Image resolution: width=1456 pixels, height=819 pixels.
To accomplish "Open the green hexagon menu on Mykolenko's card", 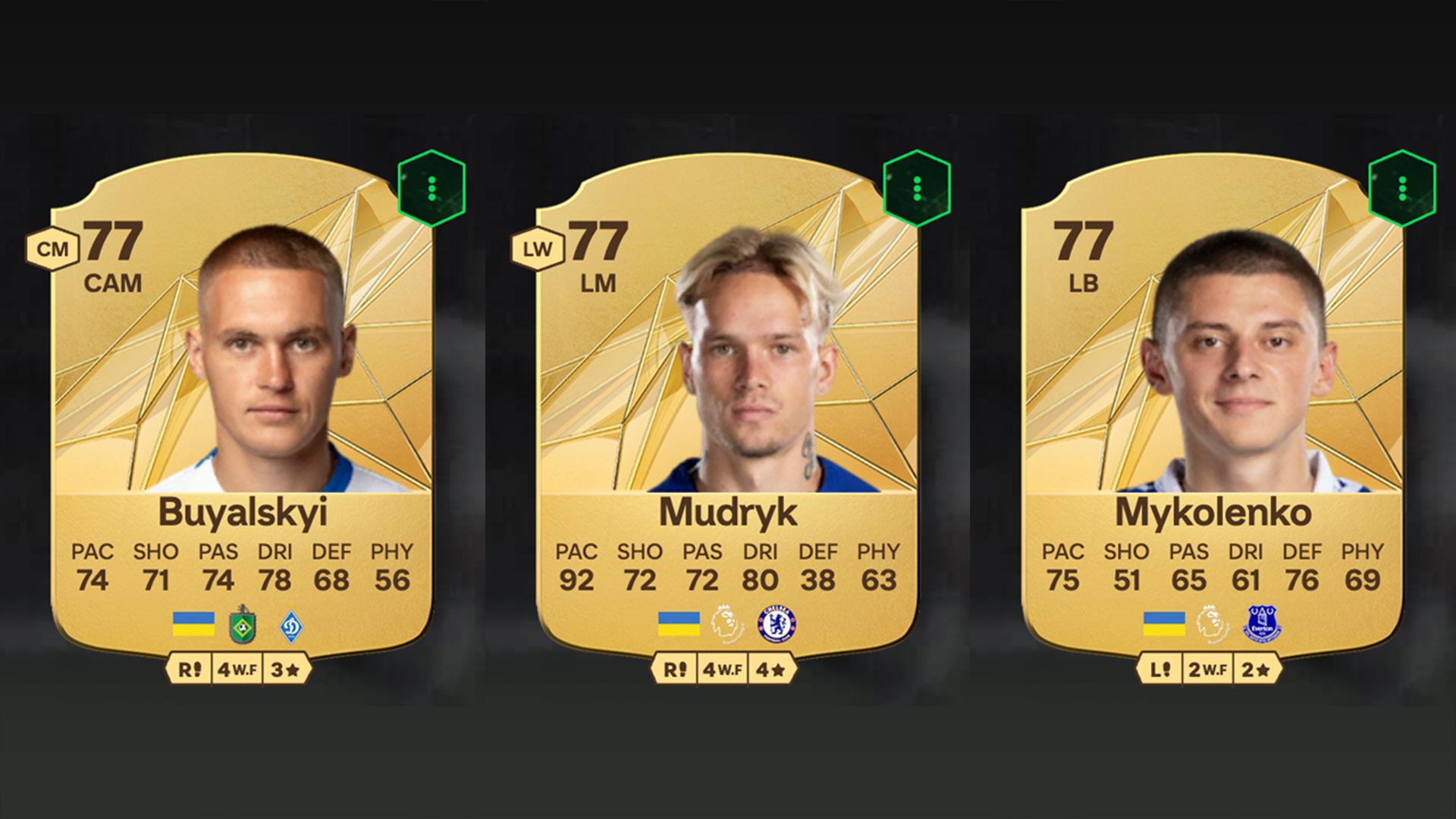I will pos(1402,188).
